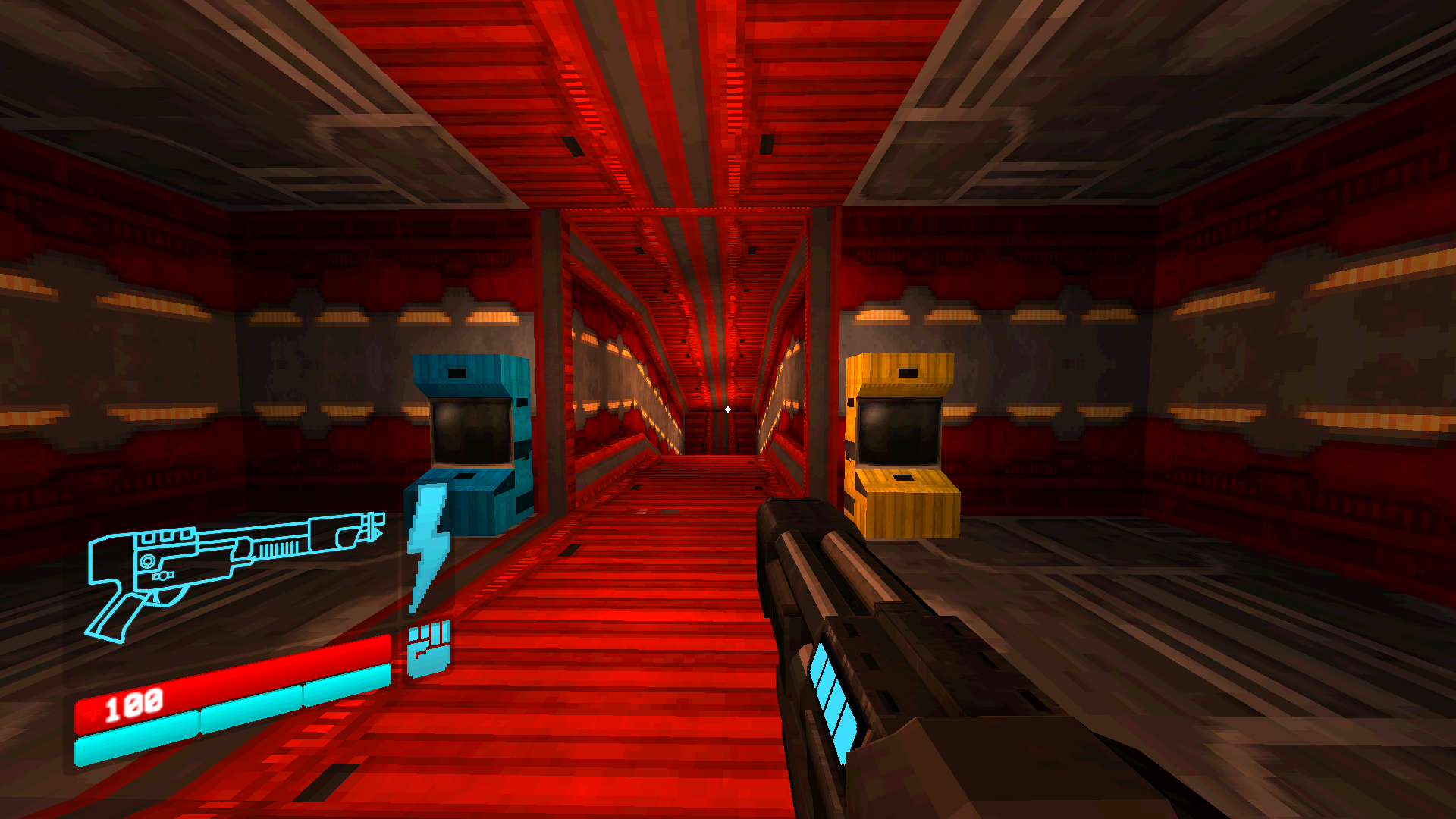Select the fist melee icon below the lightning bolt
The height and width of the screenshot is (819, 1456).
click(428, 652)
